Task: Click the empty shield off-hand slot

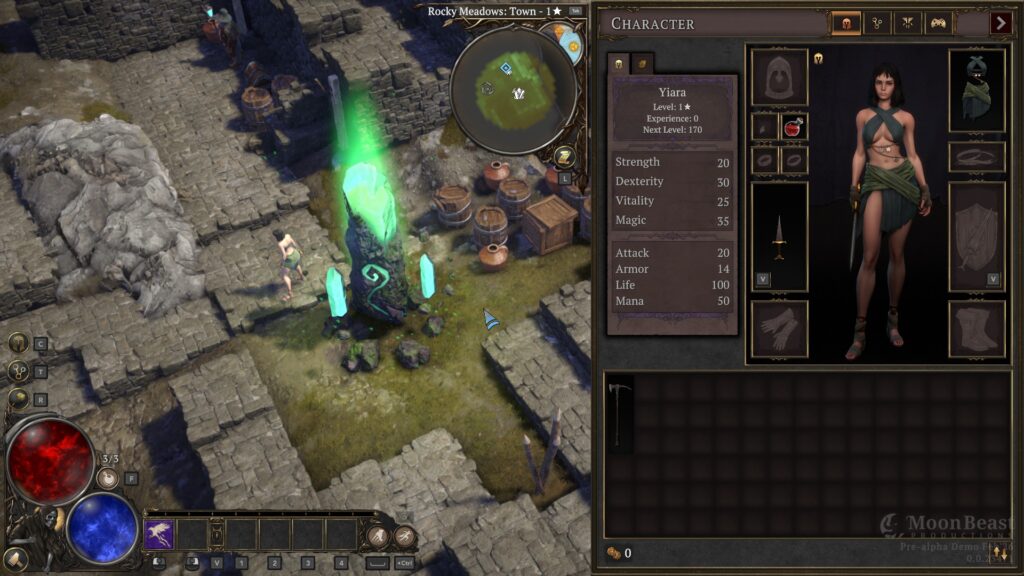Action: click(x=976, y=236)
